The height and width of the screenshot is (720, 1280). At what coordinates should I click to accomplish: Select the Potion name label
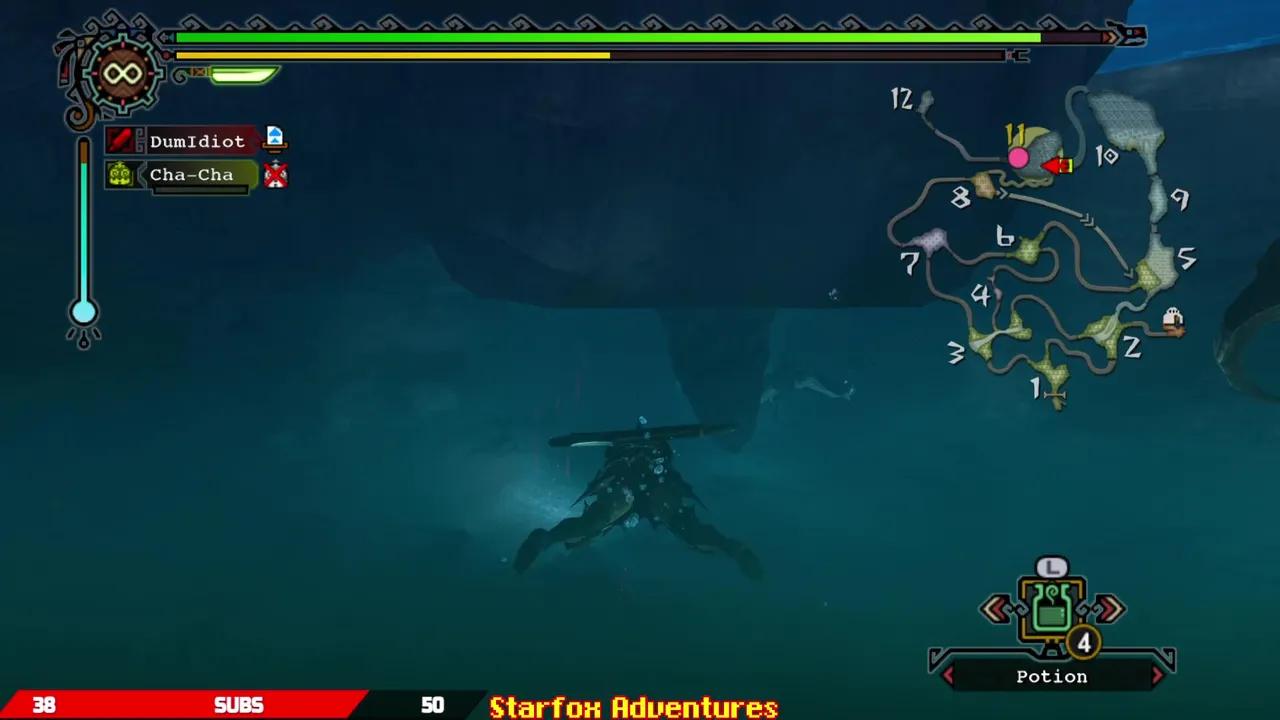[x=1051, y=677]
